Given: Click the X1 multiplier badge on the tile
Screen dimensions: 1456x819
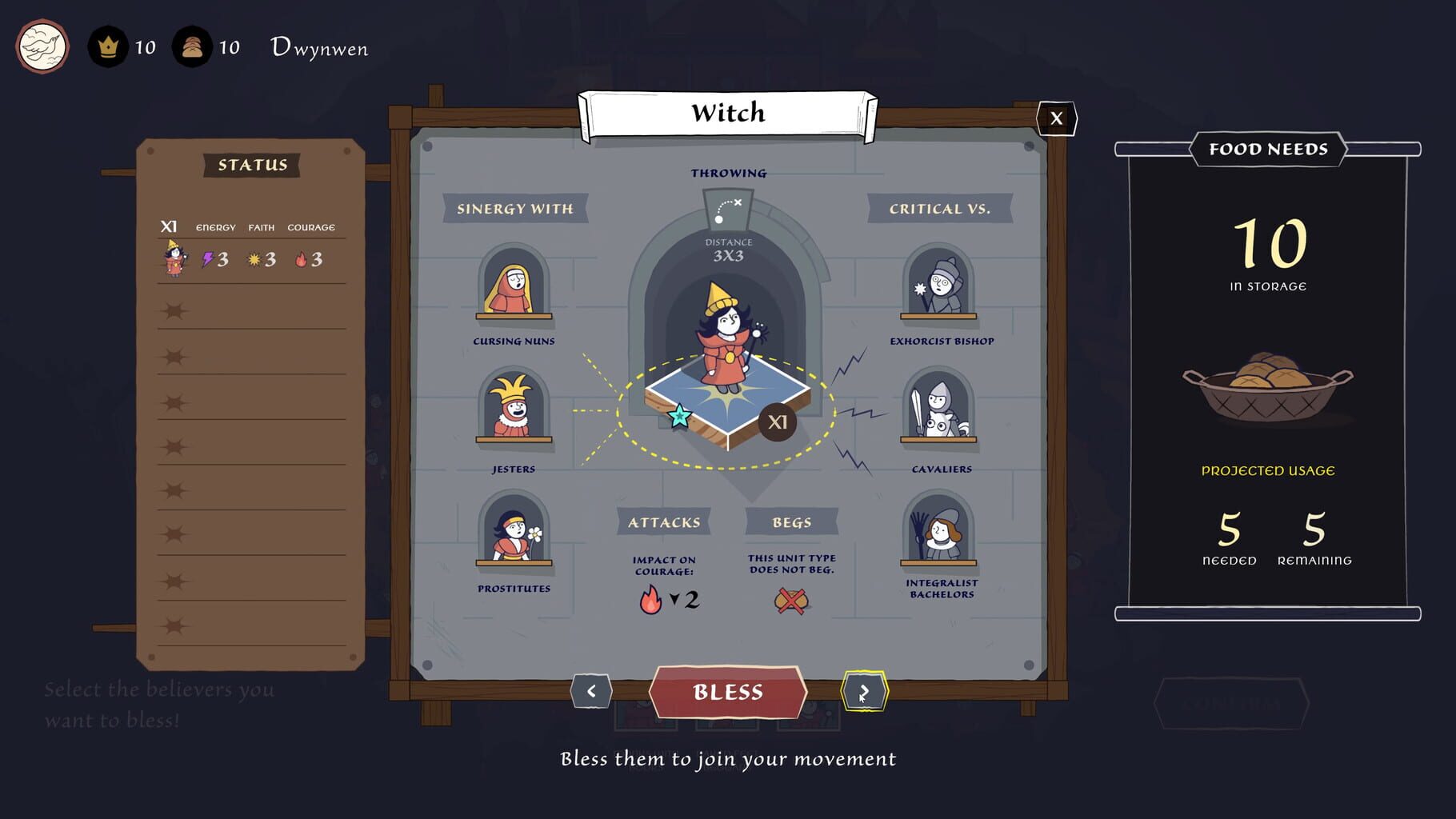Looking at the screenshot, I should (777, 422).
